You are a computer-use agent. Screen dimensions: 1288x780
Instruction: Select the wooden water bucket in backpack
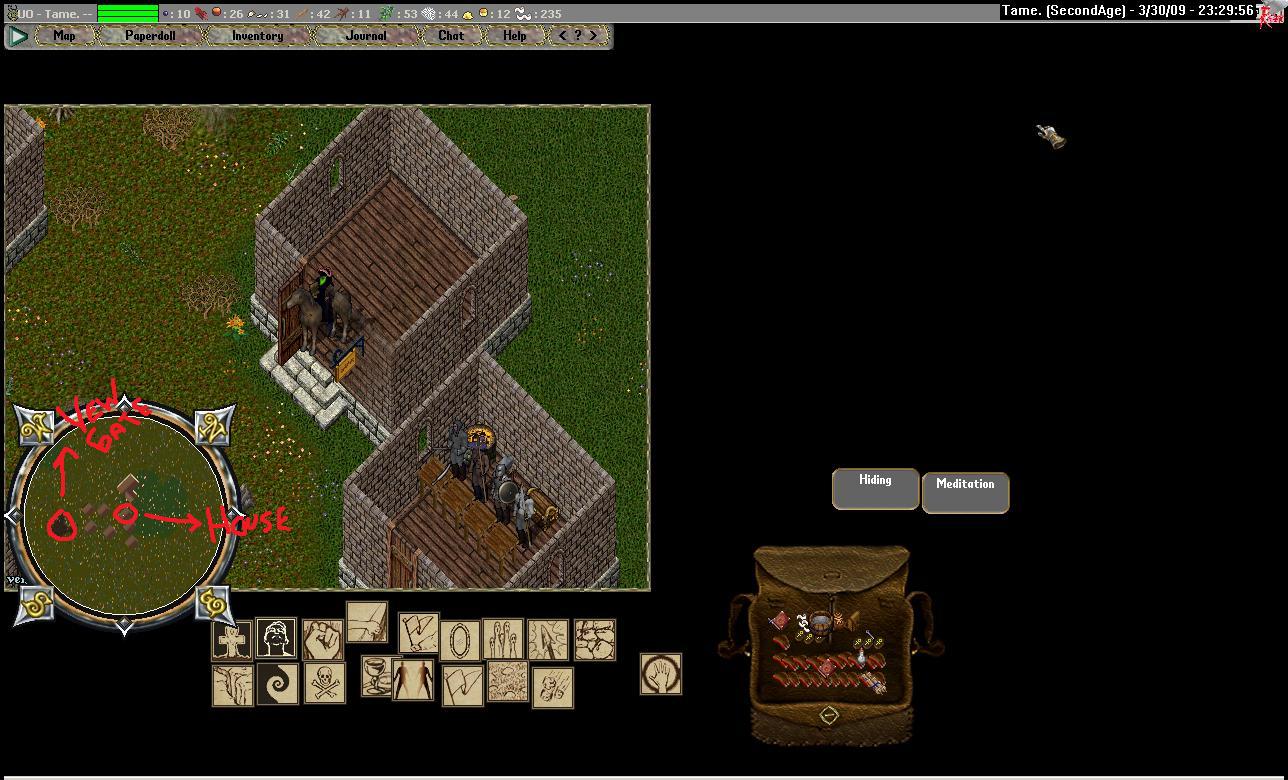(821, 626)
